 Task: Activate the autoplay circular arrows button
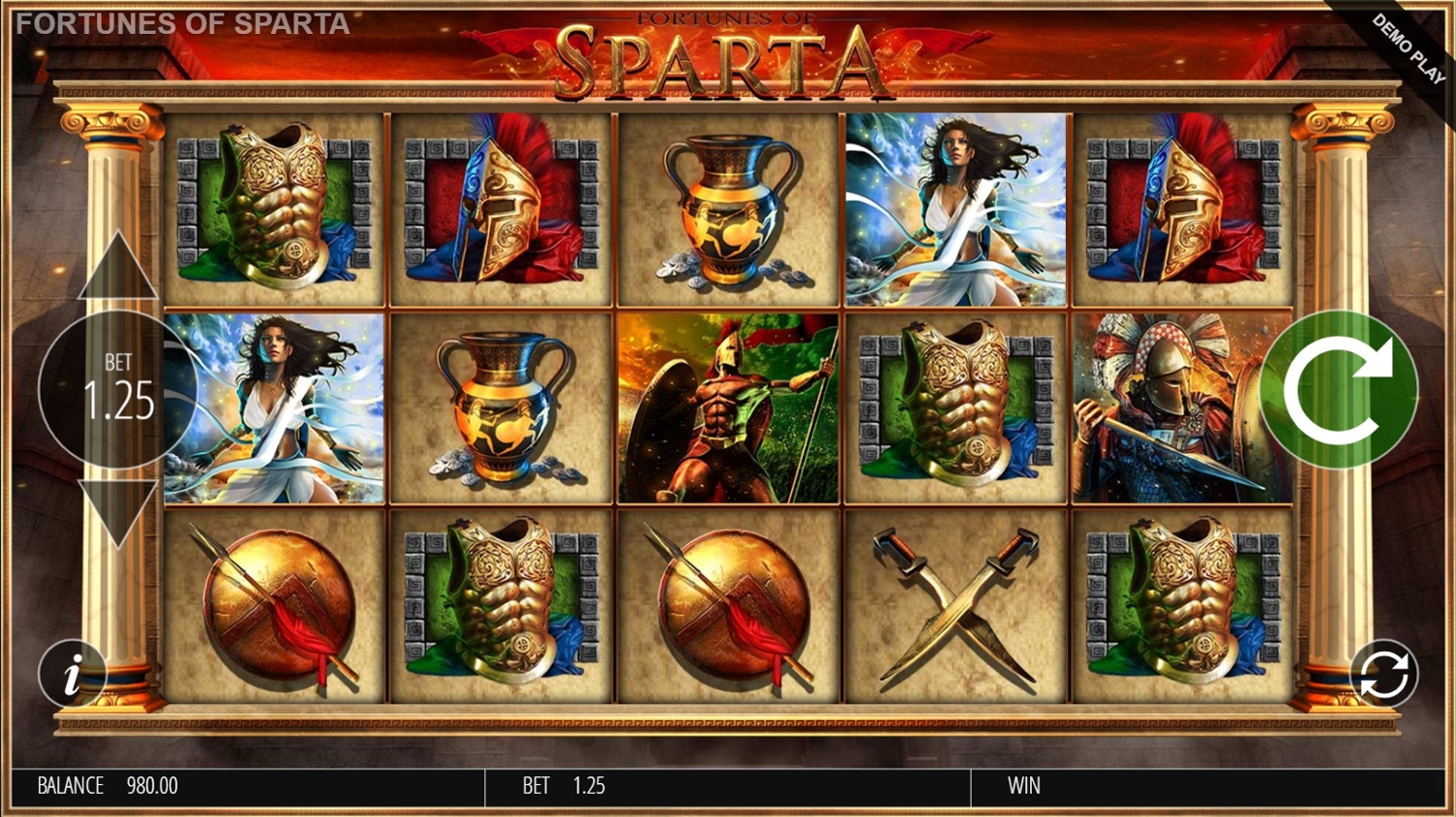1383,674
